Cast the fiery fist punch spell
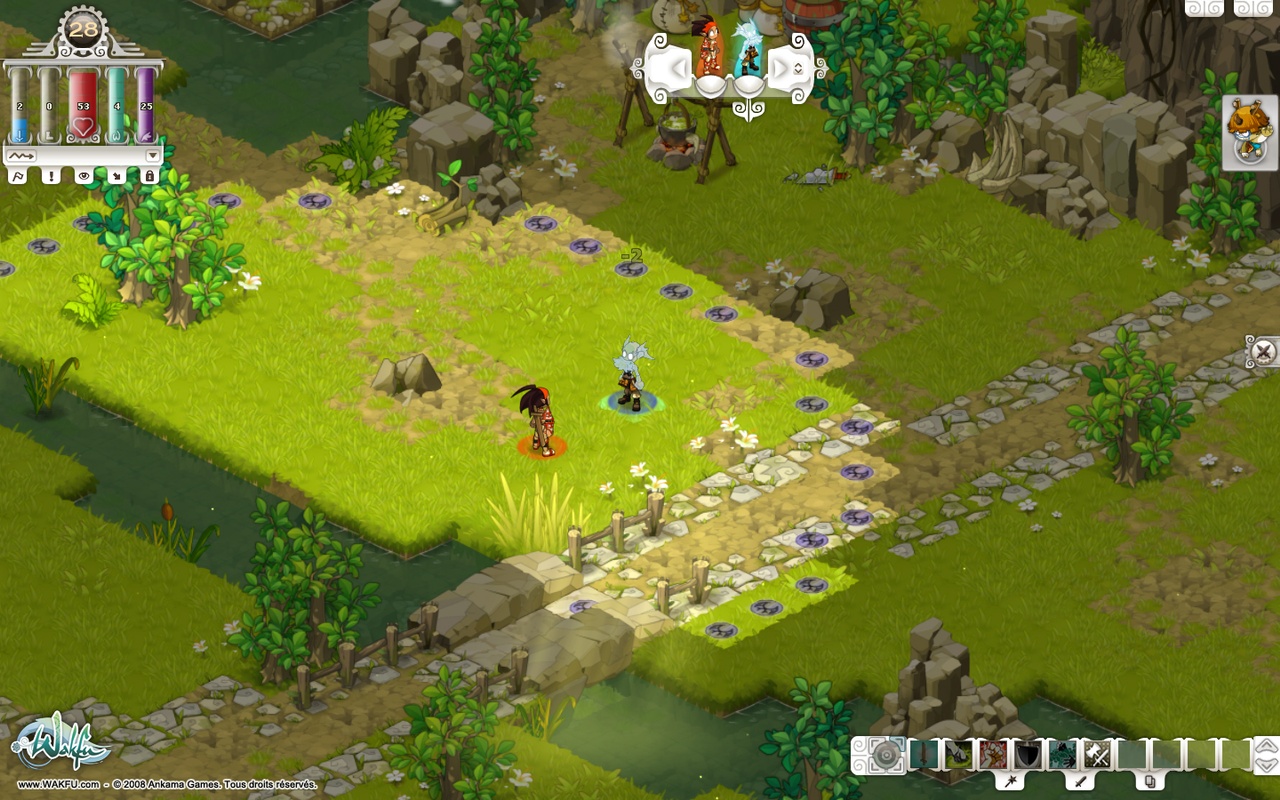This screenshot has height=800, width=1280. 991,755
